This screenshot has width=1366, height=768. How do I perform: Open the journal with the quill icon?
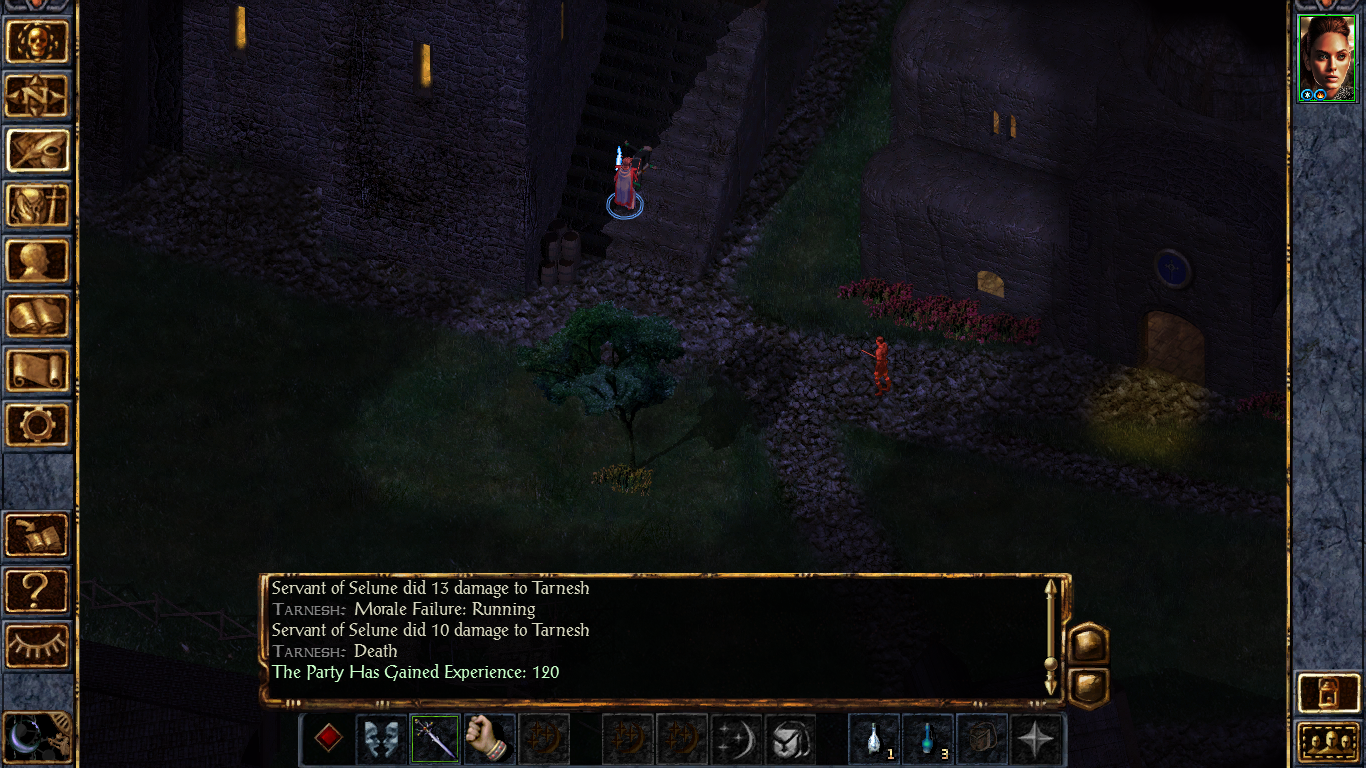[38, 151]
